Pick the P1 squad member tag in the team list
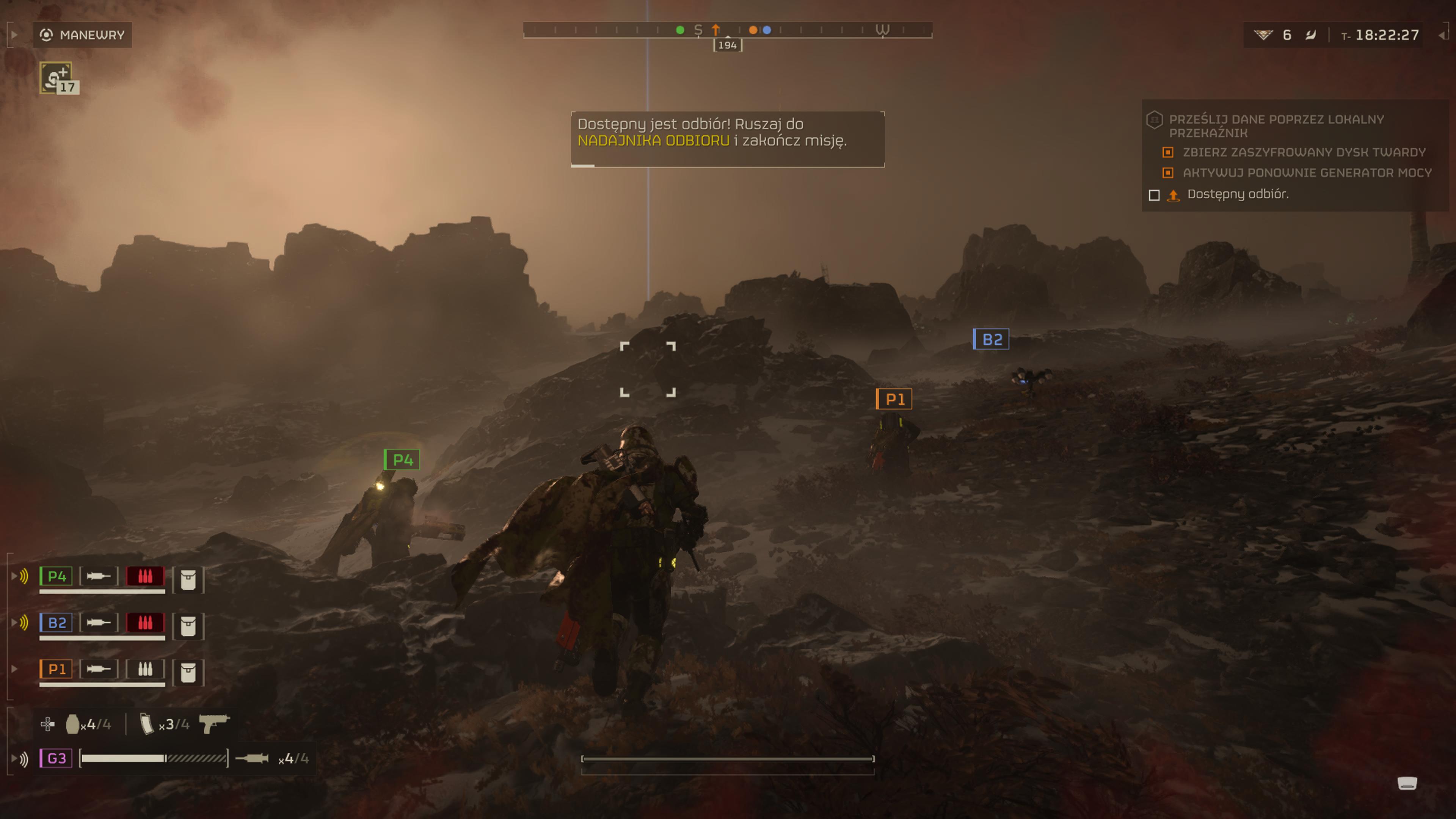 point(56,669)
